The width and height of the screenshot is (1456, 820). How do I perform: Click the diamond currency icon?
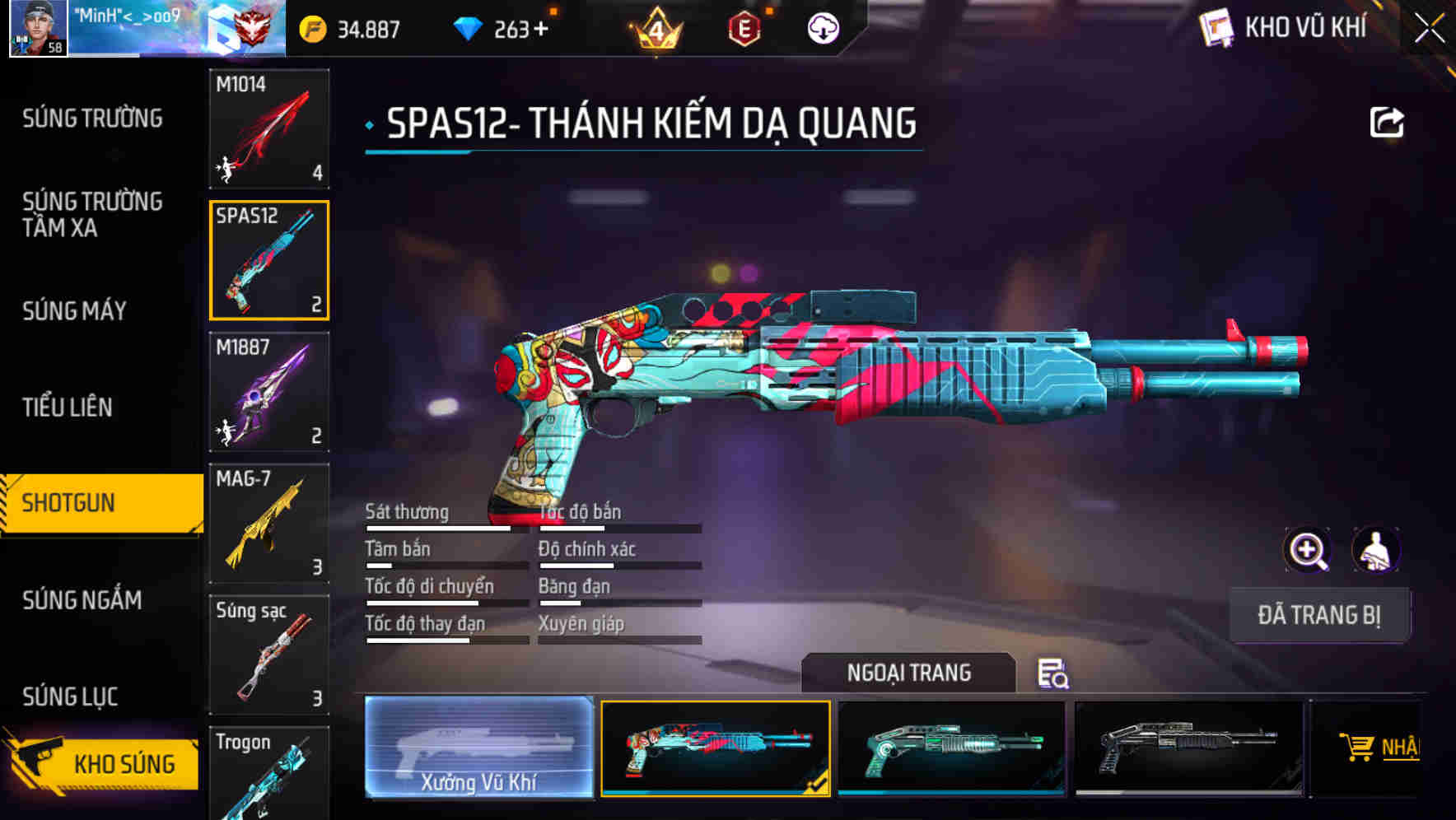coord(467,27)
